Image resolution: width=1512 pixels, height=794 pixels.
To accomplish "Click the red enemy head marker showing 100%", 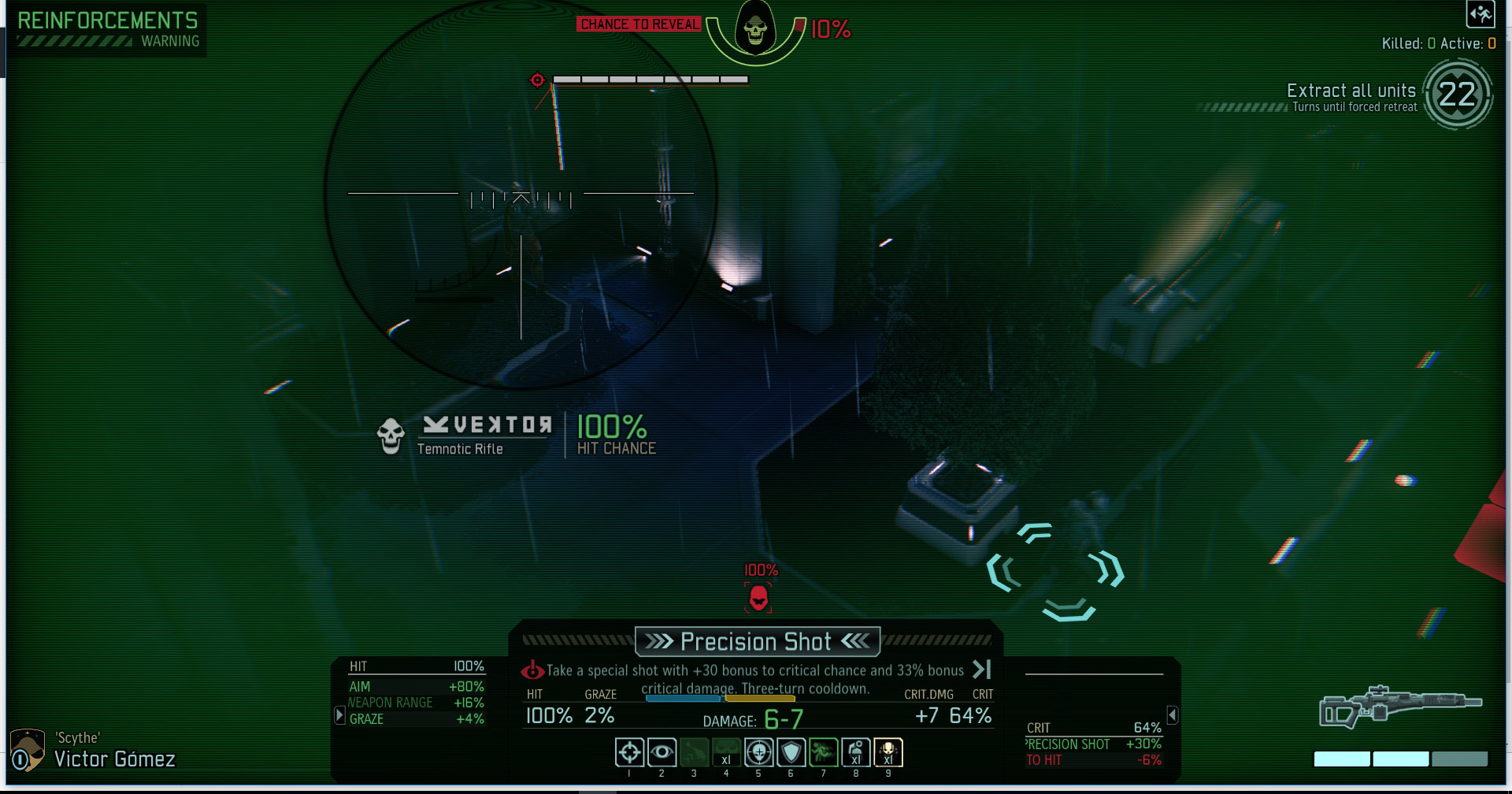I will [758, 596].
